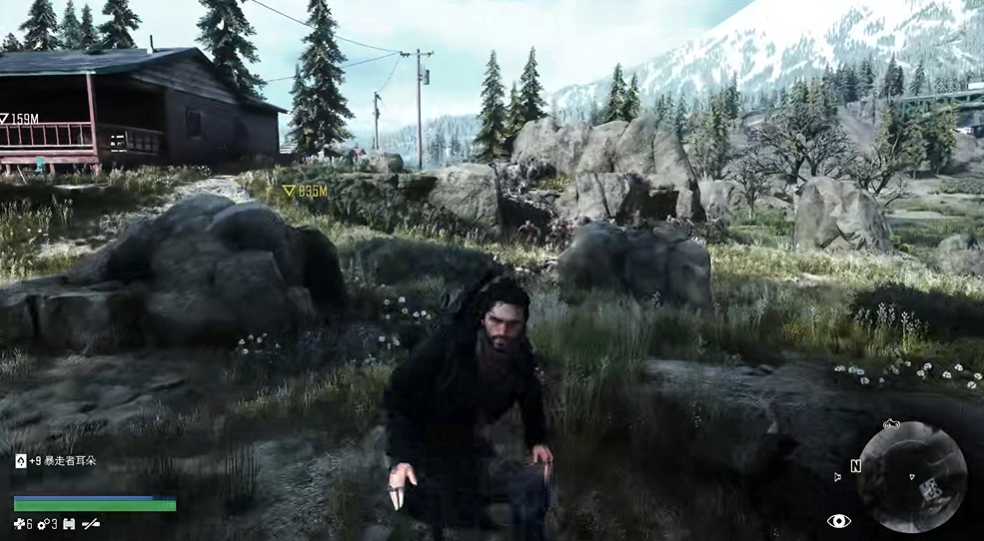This screenshot has height=541, width=984.
Task: Select the yellow 835M objective marker
Action: click(x=290, y=189)
